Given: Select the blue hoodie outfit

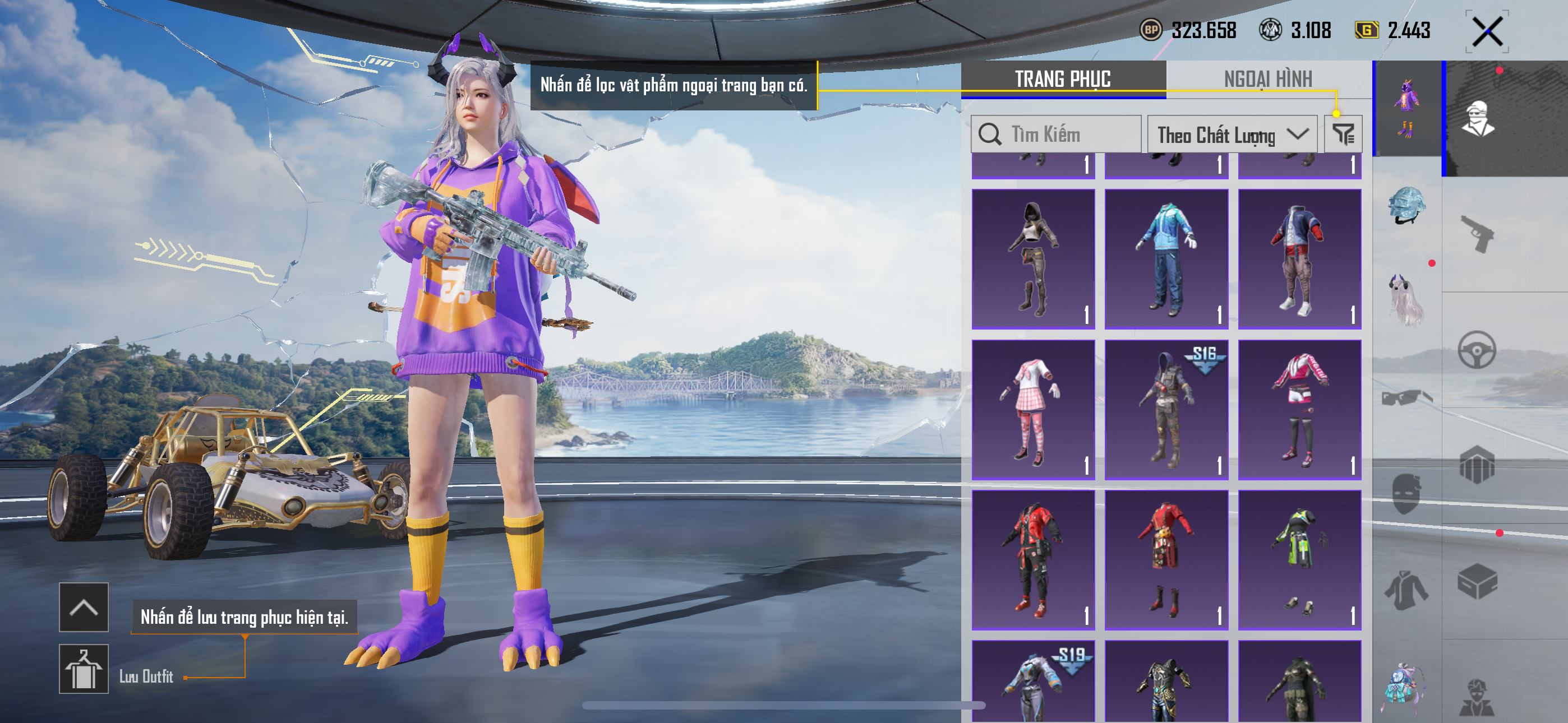Looking at the screenshot, I should pos(1166,258).
